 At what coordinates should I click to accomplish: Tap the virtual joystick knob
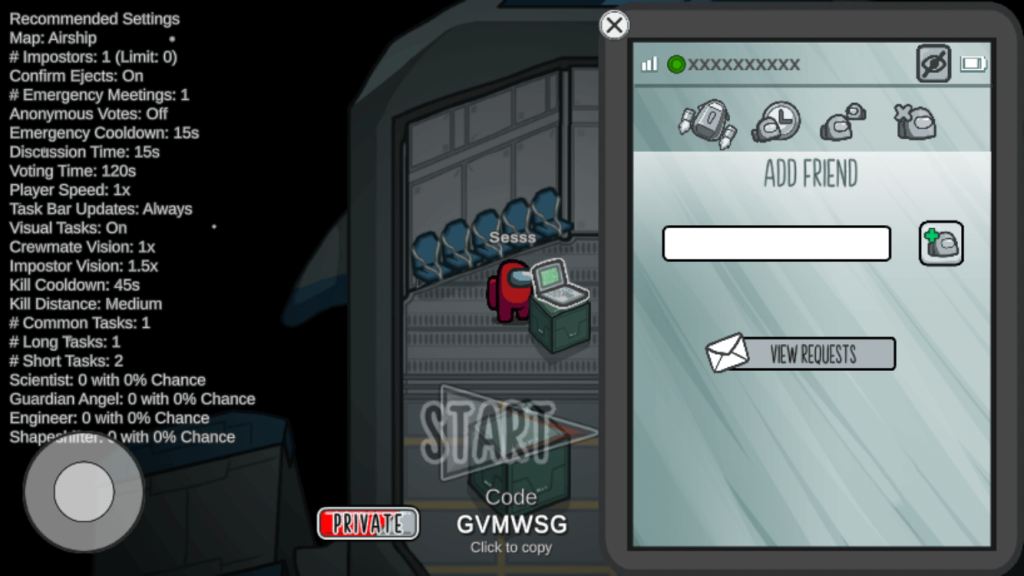[84, 491]
